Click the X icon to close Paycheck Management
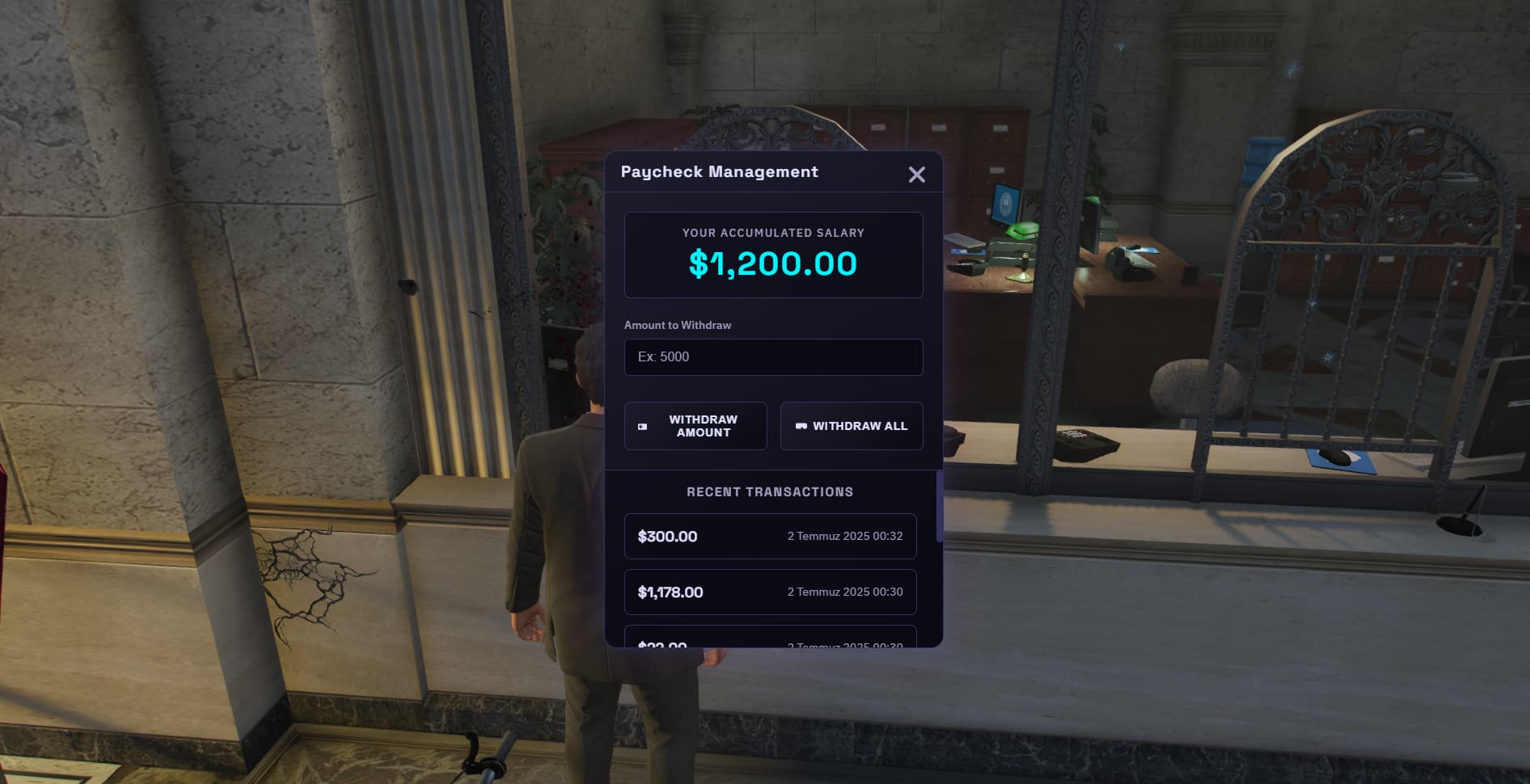The image size is (1530, 784). [x=916, y=175]
